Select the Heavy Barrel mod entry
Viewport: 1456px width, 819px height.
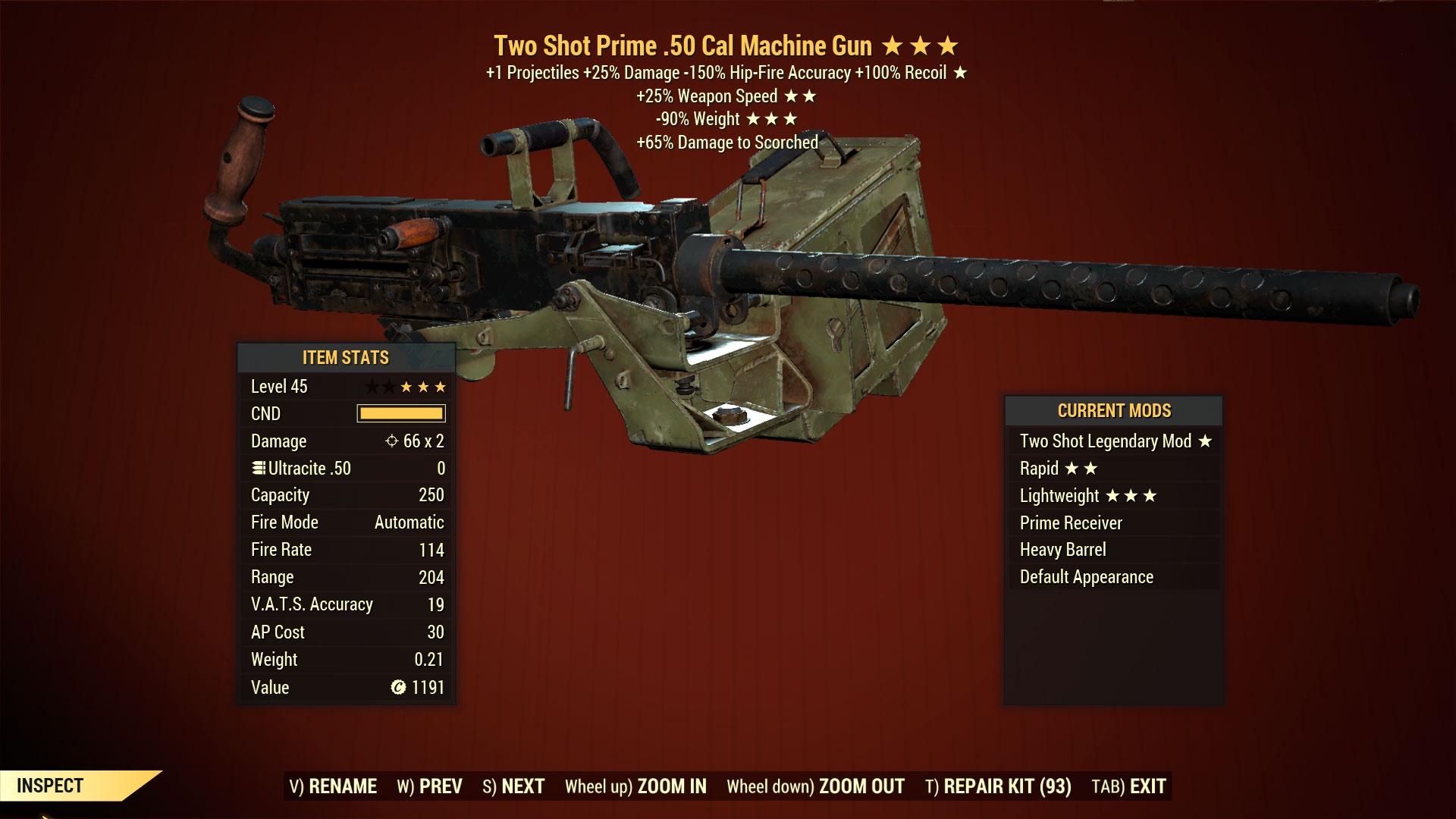(1063, 549)
